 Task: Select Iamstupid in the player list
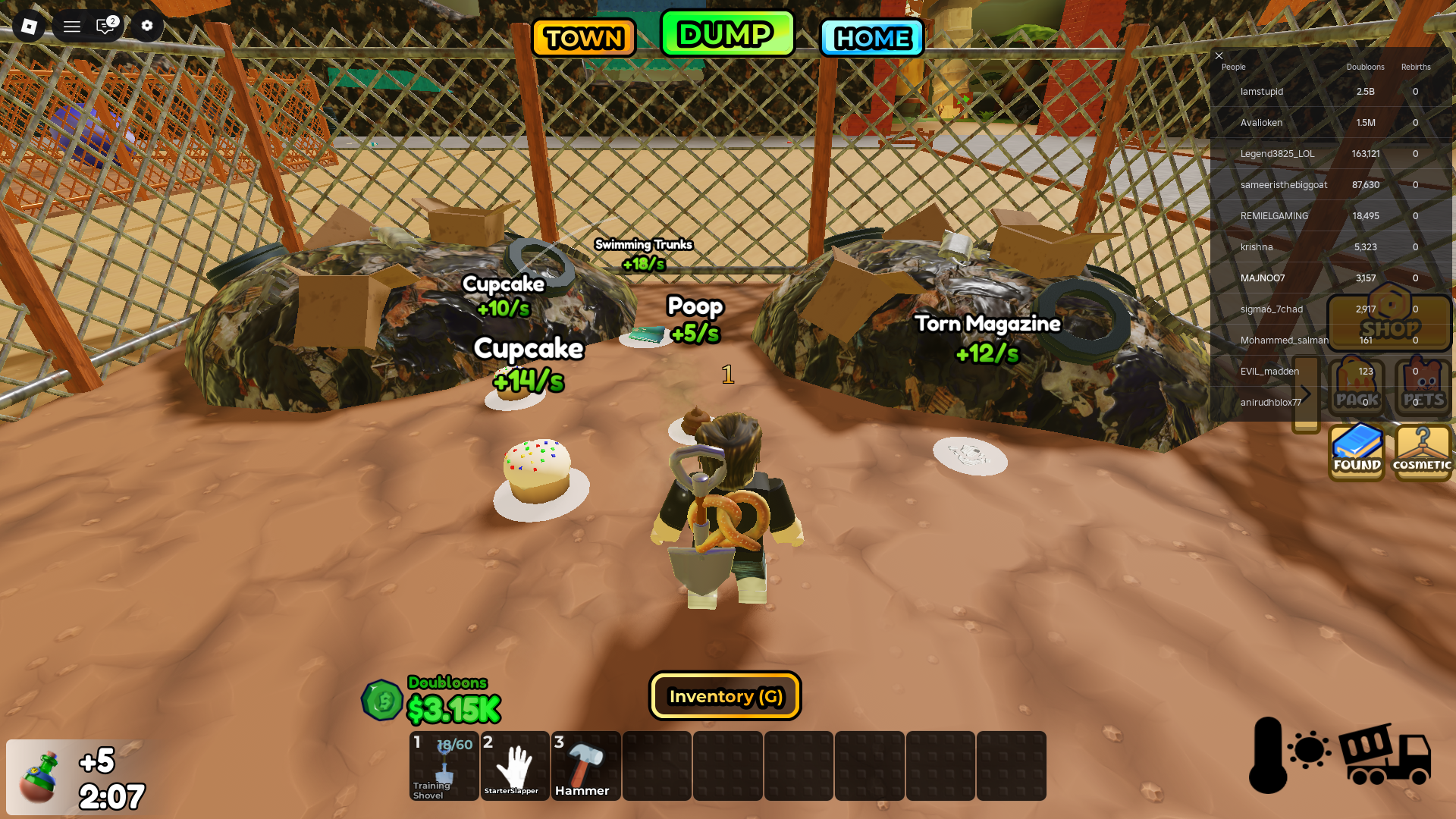pos(1261,92)
